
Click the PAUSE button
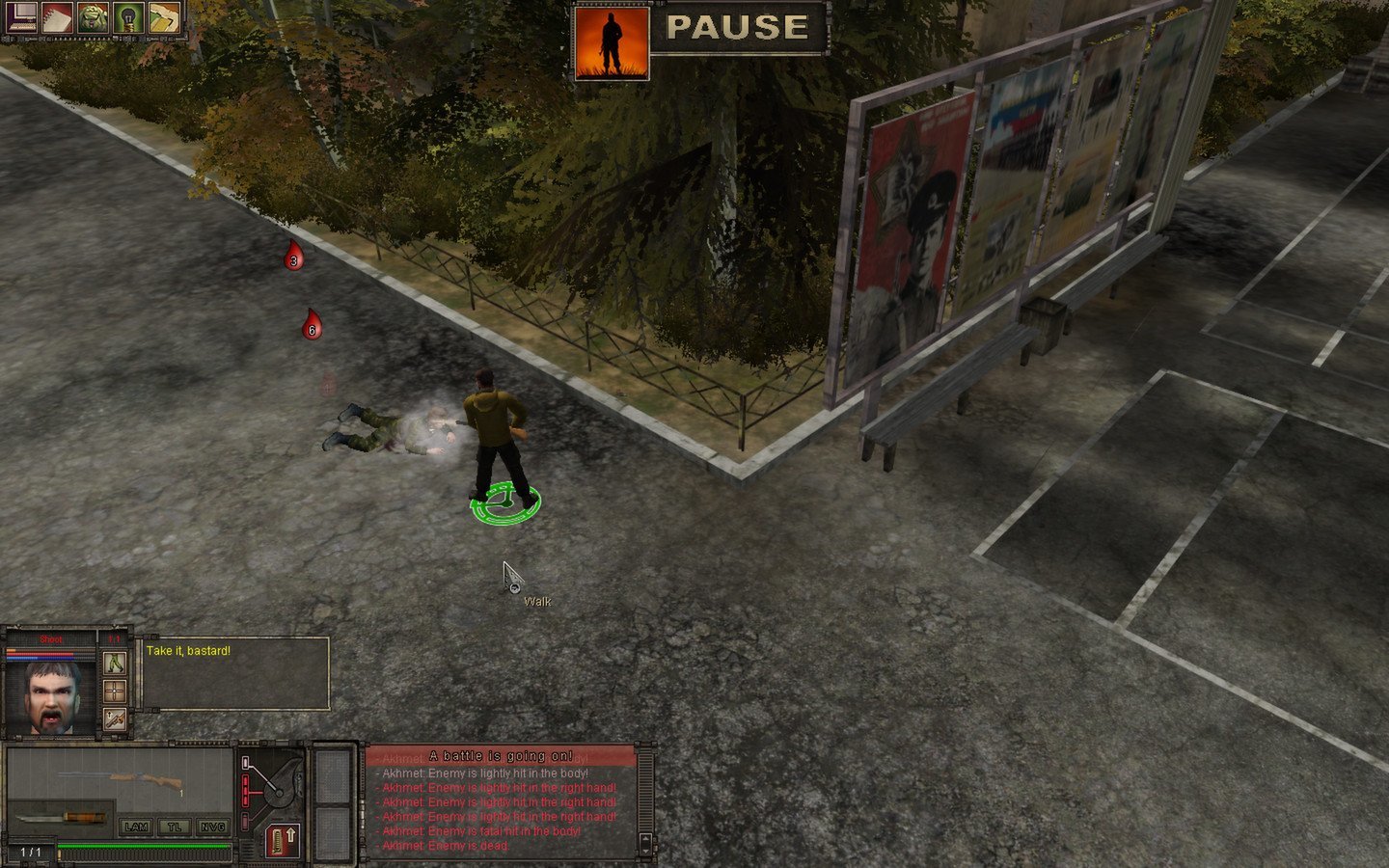738,28
